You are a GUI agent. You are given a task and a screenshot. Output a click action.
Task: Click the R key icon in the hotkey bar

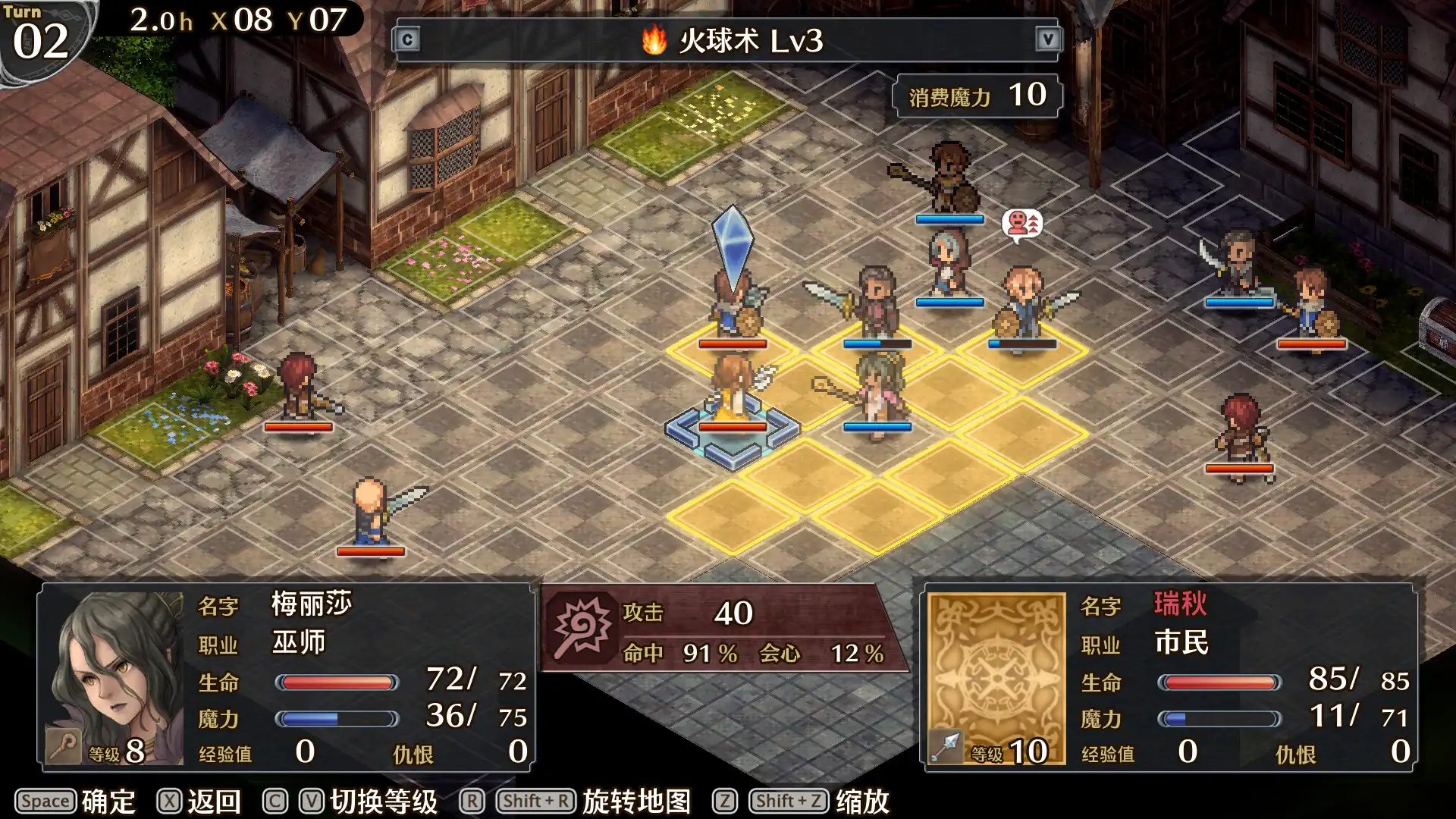coord(472,800)
